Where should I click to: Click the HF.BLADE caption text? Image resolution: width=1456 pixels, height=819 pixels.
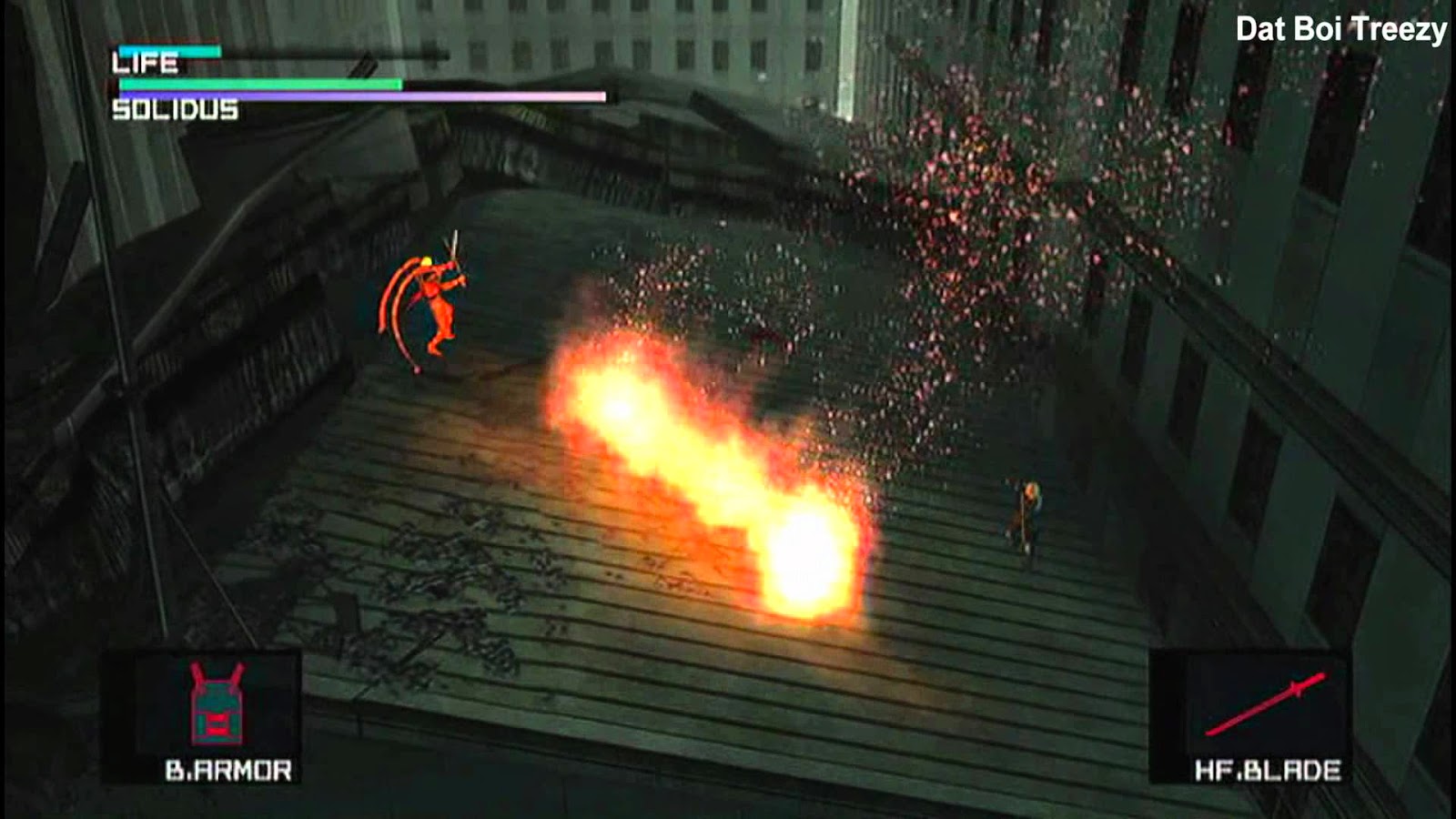tap(1269, 772)
